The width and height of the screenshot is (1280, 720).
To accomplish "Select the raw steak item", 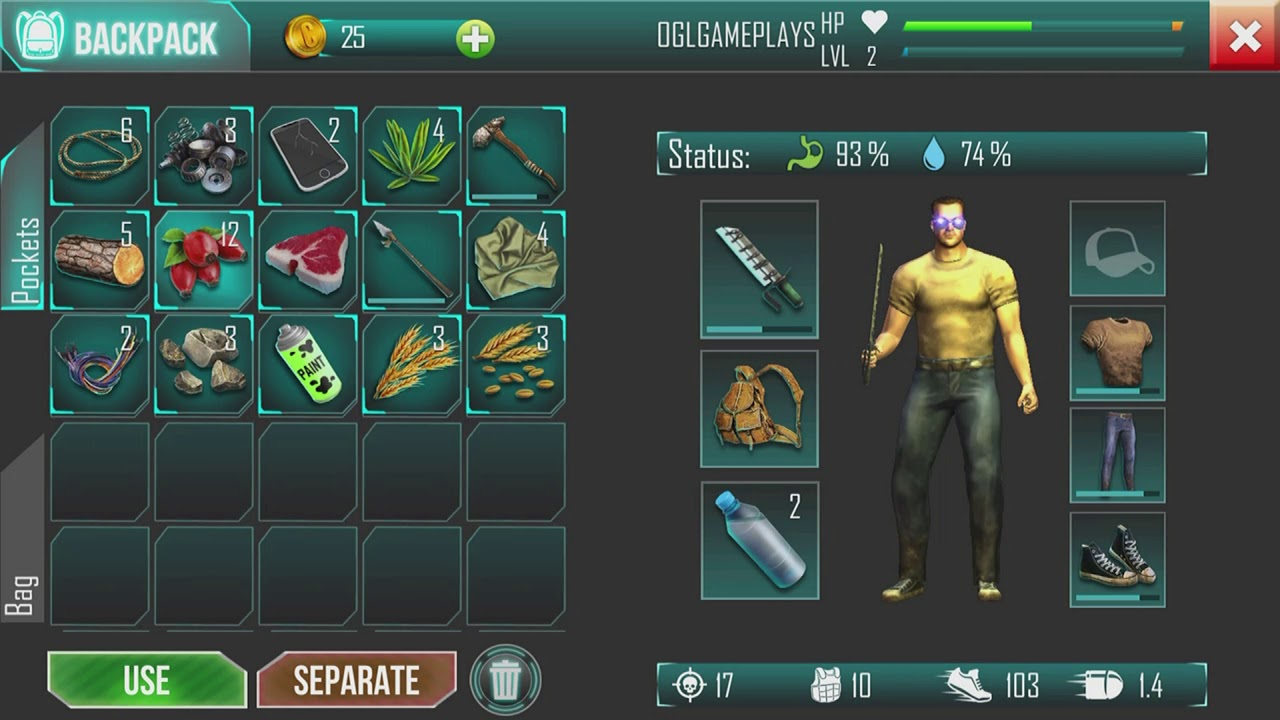I will tap(307, 258).
